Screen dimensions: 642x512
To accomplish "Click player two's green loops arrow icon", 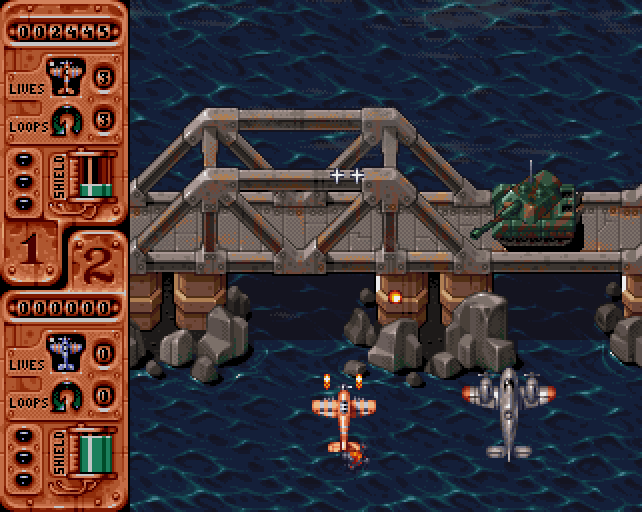I will coord(67,394).
